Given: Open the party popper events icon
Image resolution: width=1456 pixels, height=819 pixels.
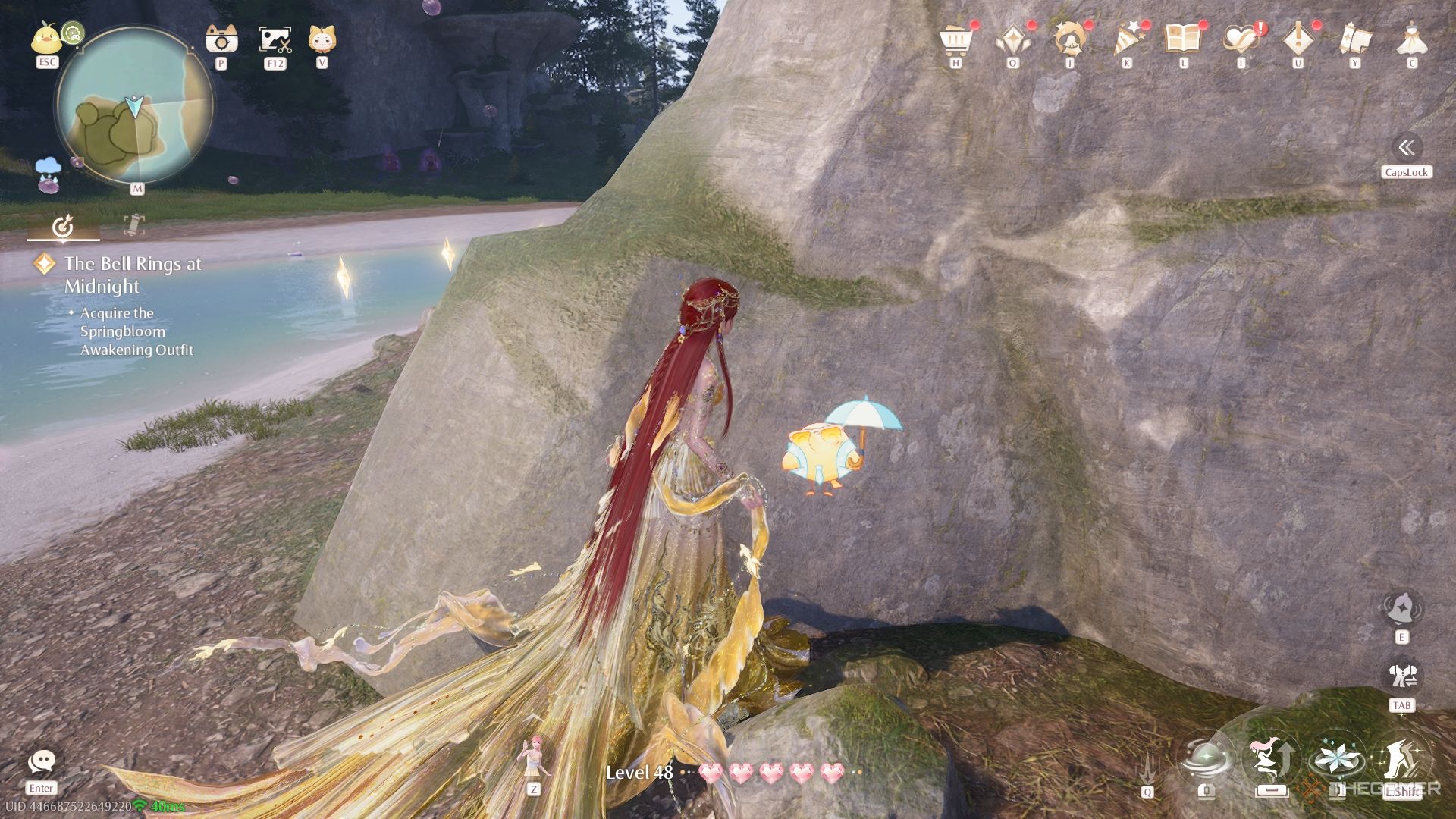Looking at the screenshot, I should click(1127, 39).
